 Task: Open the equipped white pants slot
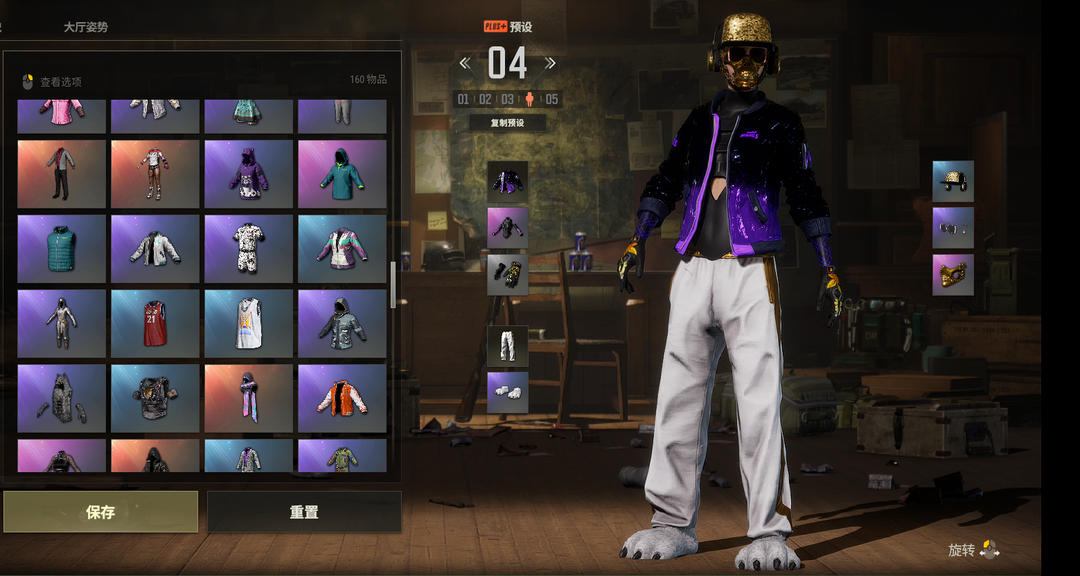(507, 345)
